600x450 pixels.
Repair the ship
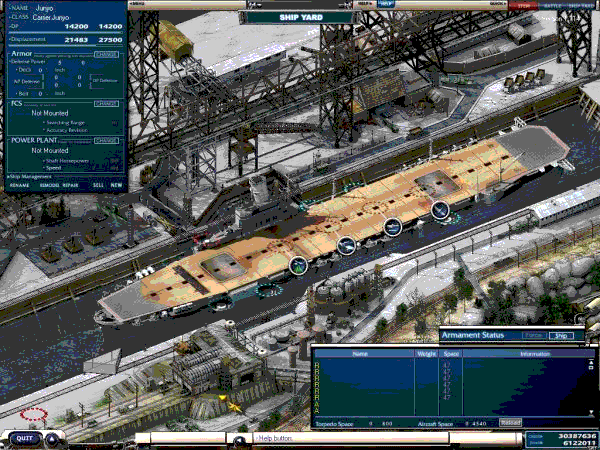[x=70, y=185]
